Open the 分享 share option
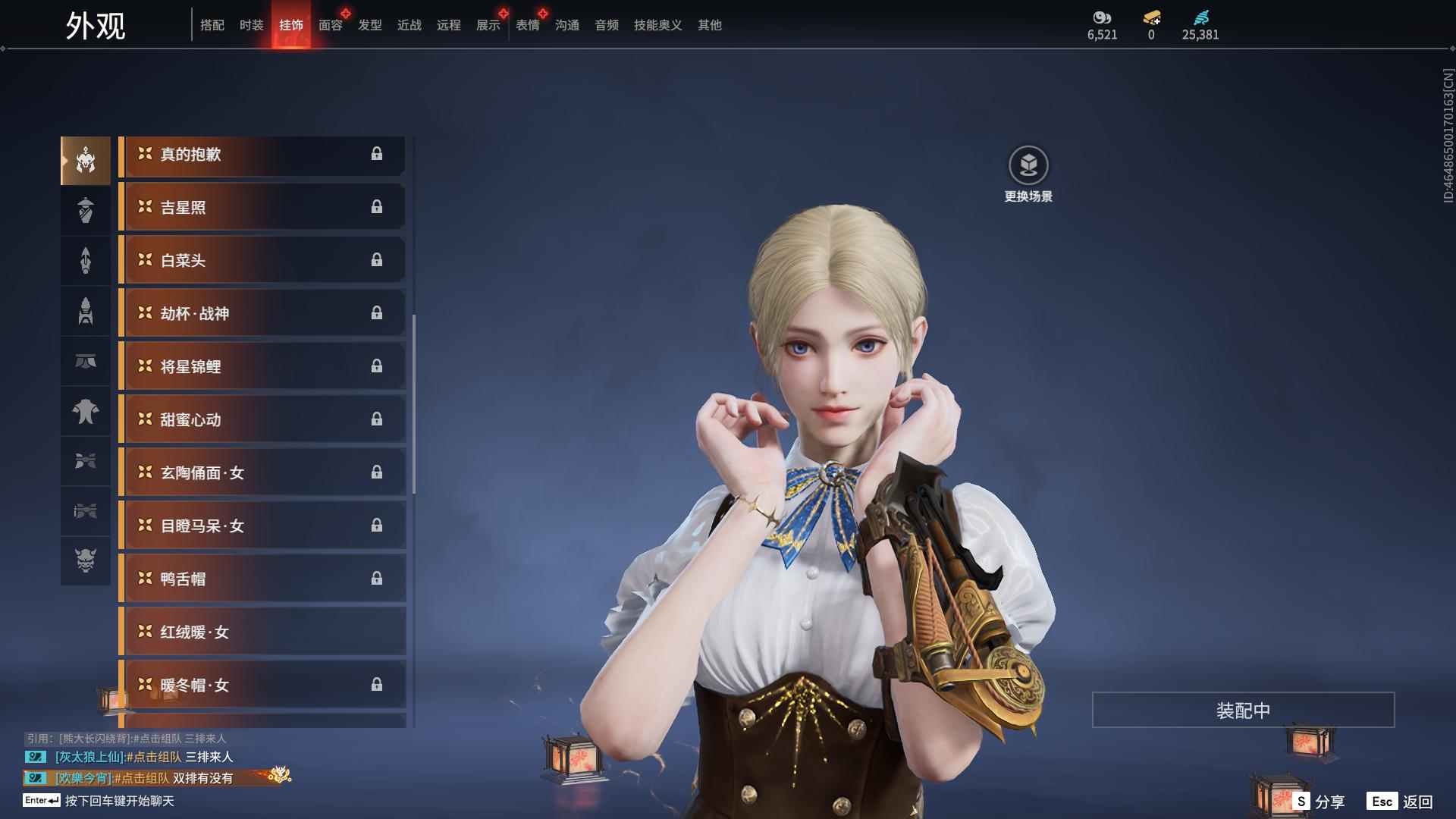Screen dimensions: 1456x819 pos(1319,802)
